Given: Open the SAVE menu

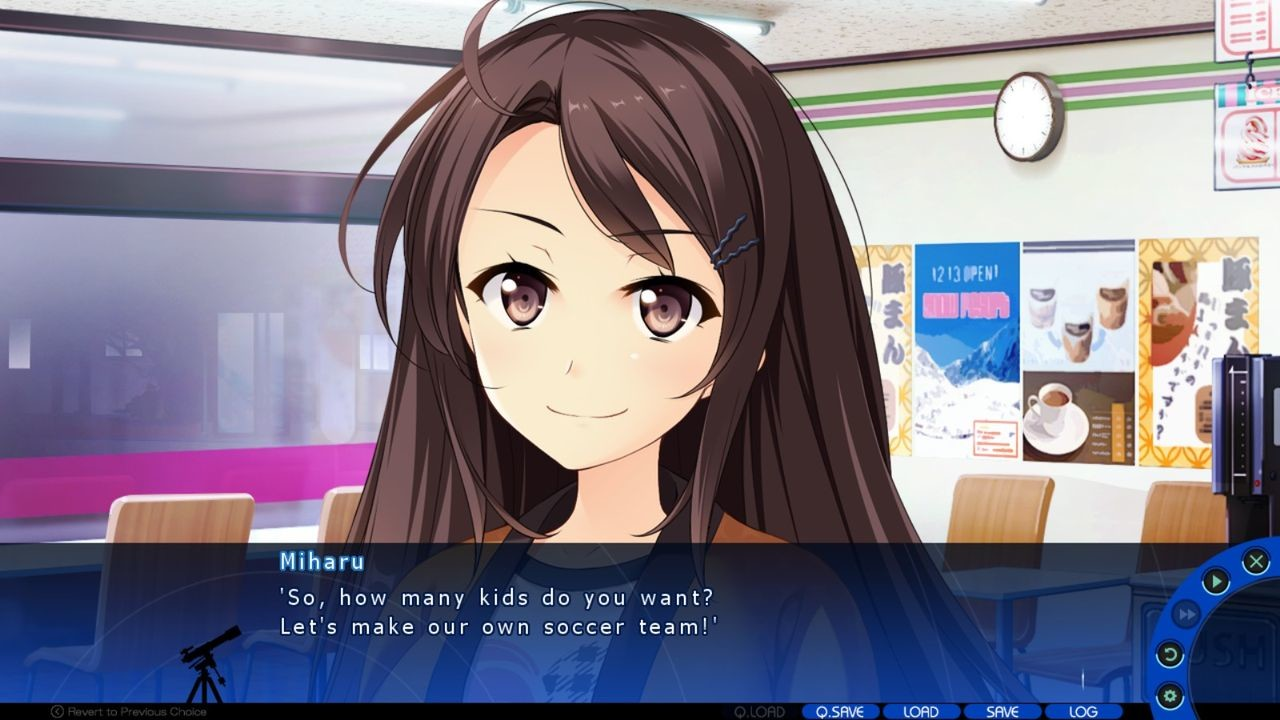Looking at the screenshot, I should tap(1002, 712).
